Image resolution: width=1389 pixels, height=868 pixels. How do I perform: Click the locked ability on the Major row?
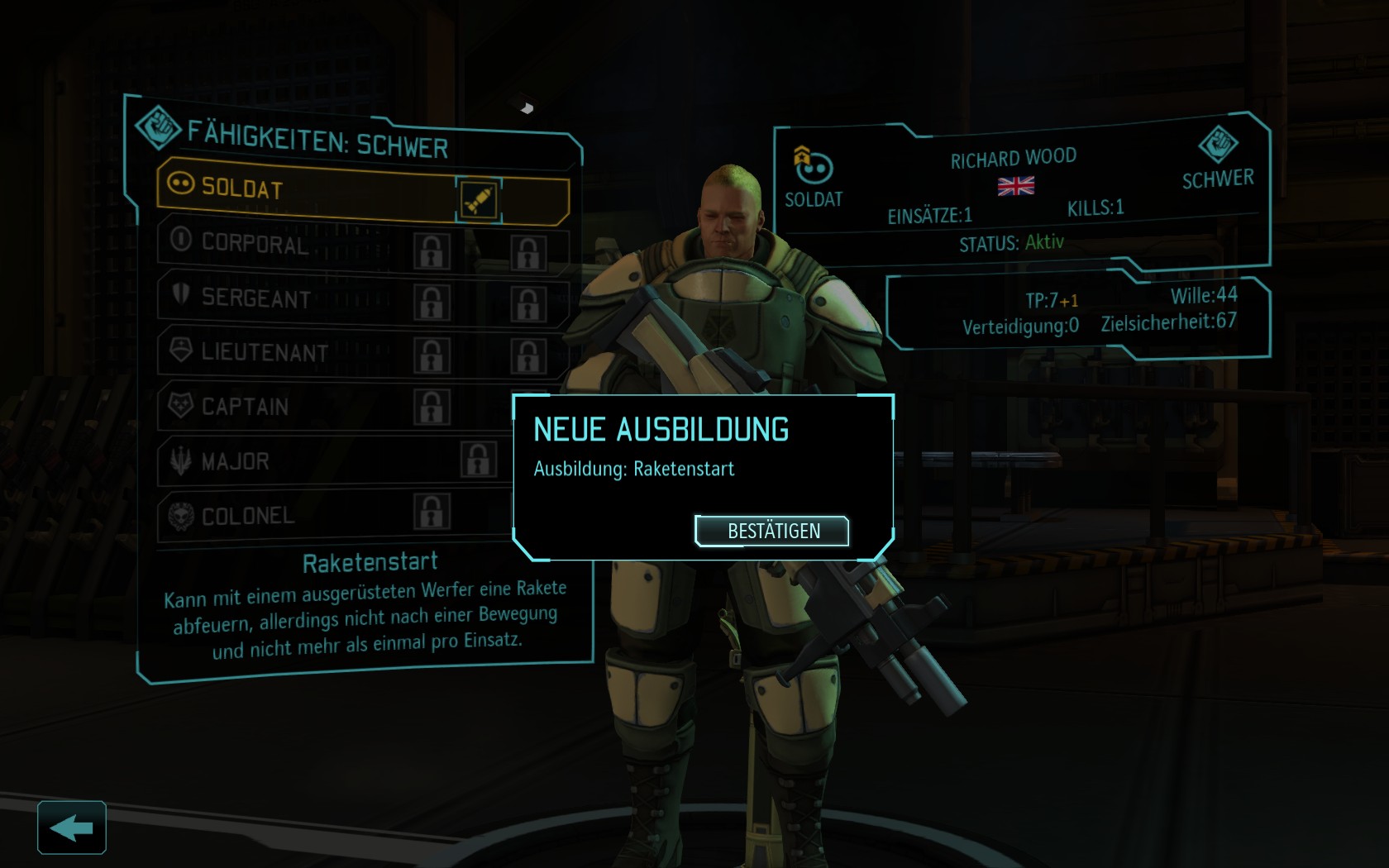pos(479,460)
